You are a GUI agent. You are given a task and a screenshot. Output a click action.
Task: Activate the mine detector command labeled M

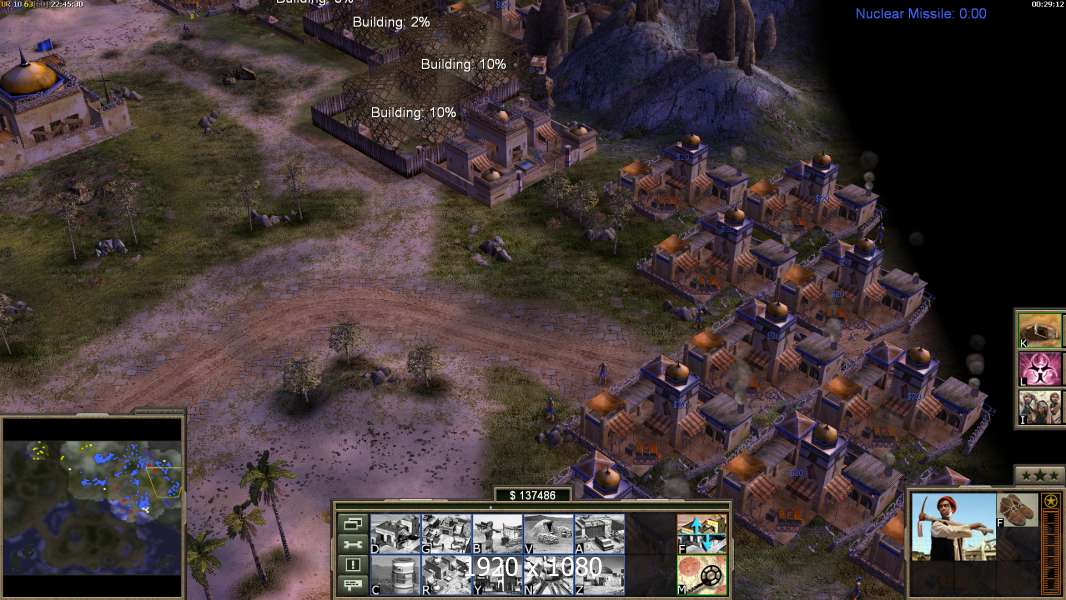point(701,575)
